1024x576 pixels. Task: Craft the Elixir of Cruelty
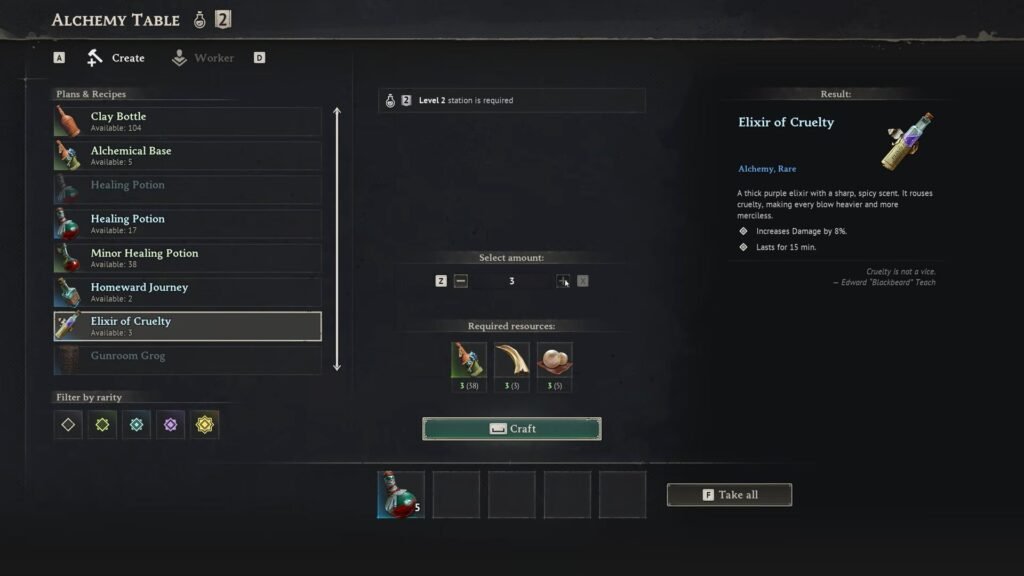point(511,429)
